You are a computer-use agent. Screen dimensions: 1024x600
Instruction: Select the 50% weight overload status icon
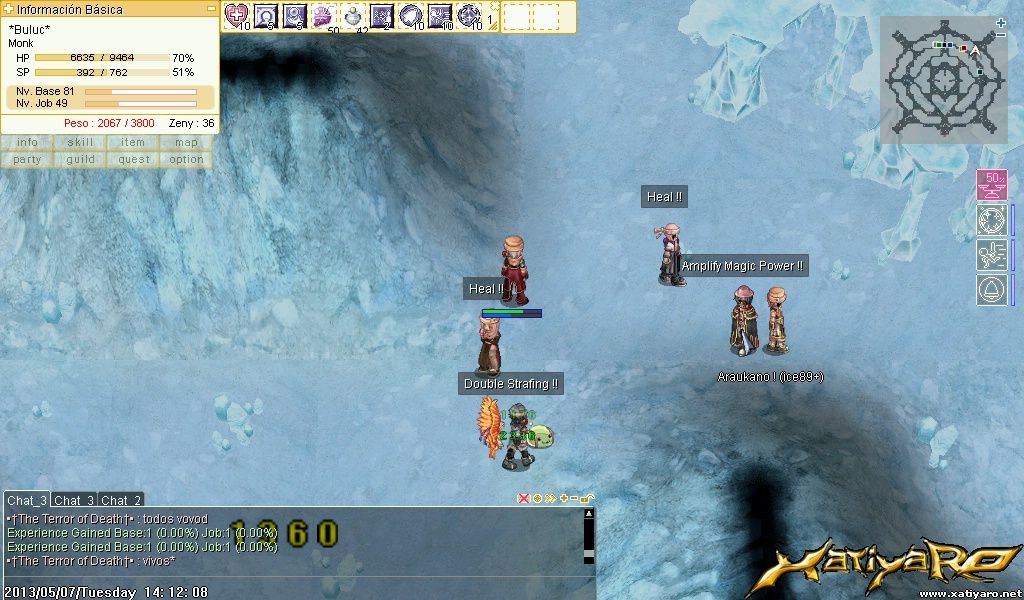pyautogui.click(x=991, y=185)
